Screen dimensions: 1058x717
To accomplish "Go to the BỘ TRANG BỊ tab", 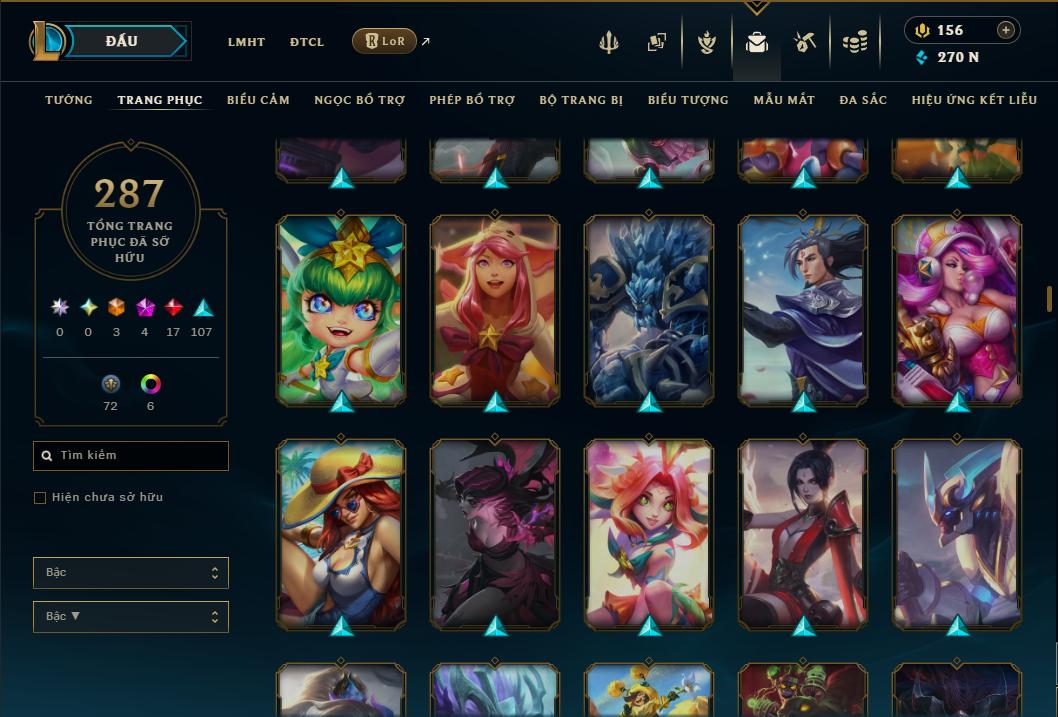I will (581, 100).
